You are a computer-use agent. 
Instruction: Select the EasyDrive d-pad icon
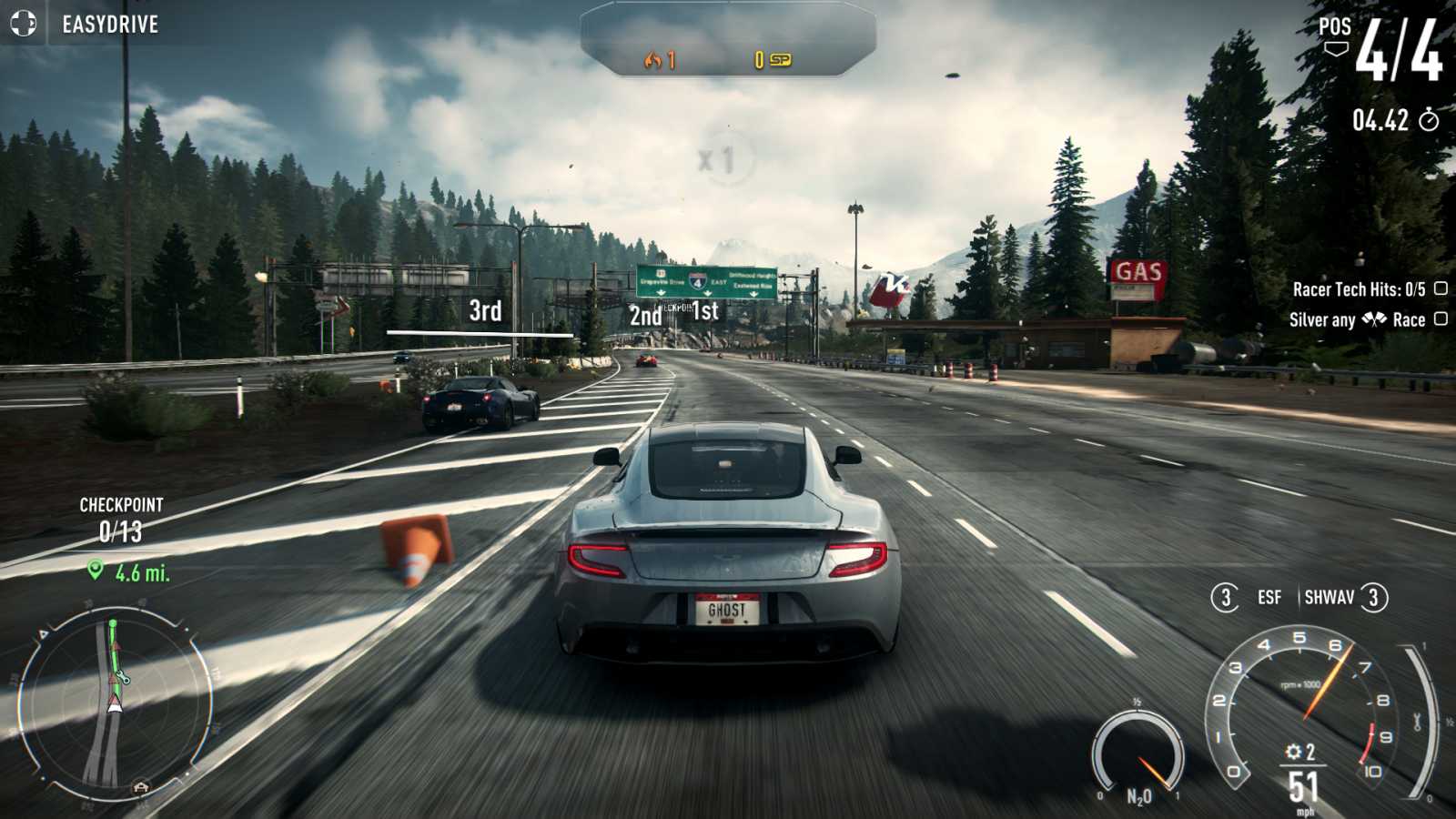(x=23, y=25)
